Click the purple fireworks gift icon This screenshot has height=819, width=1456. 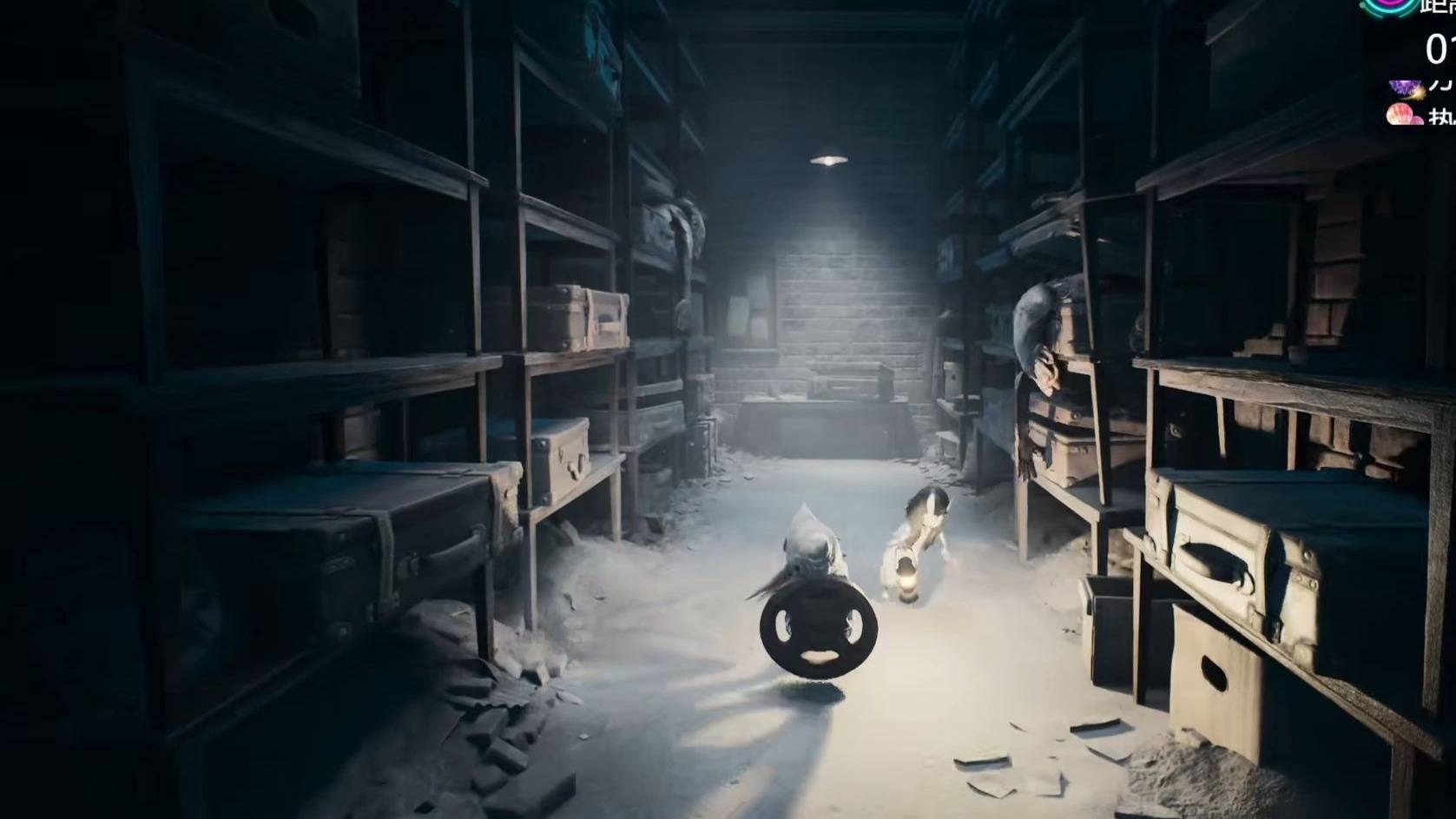pyautogui.click(x=1404, y=87)
